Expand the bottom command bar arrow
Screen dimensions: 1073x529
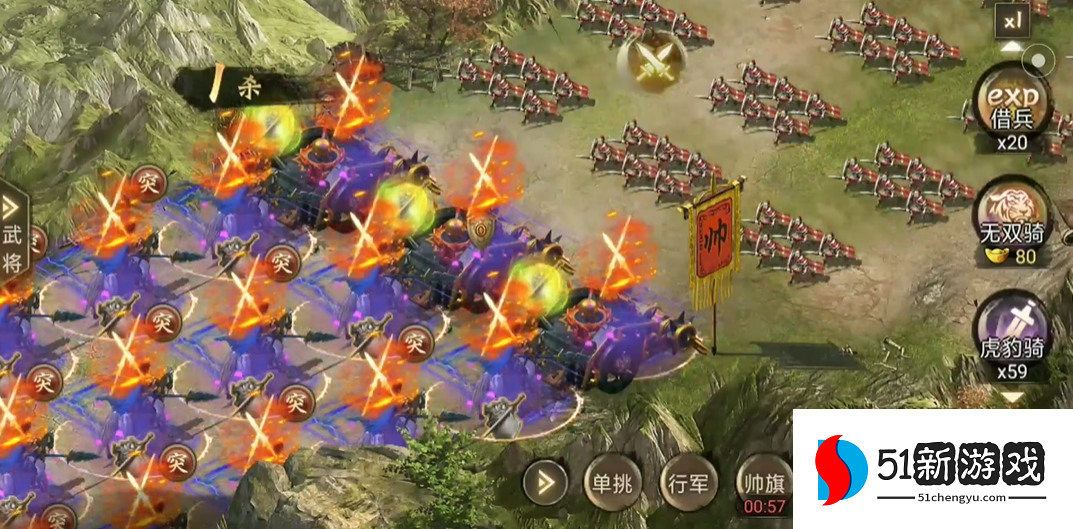(546, 484)
